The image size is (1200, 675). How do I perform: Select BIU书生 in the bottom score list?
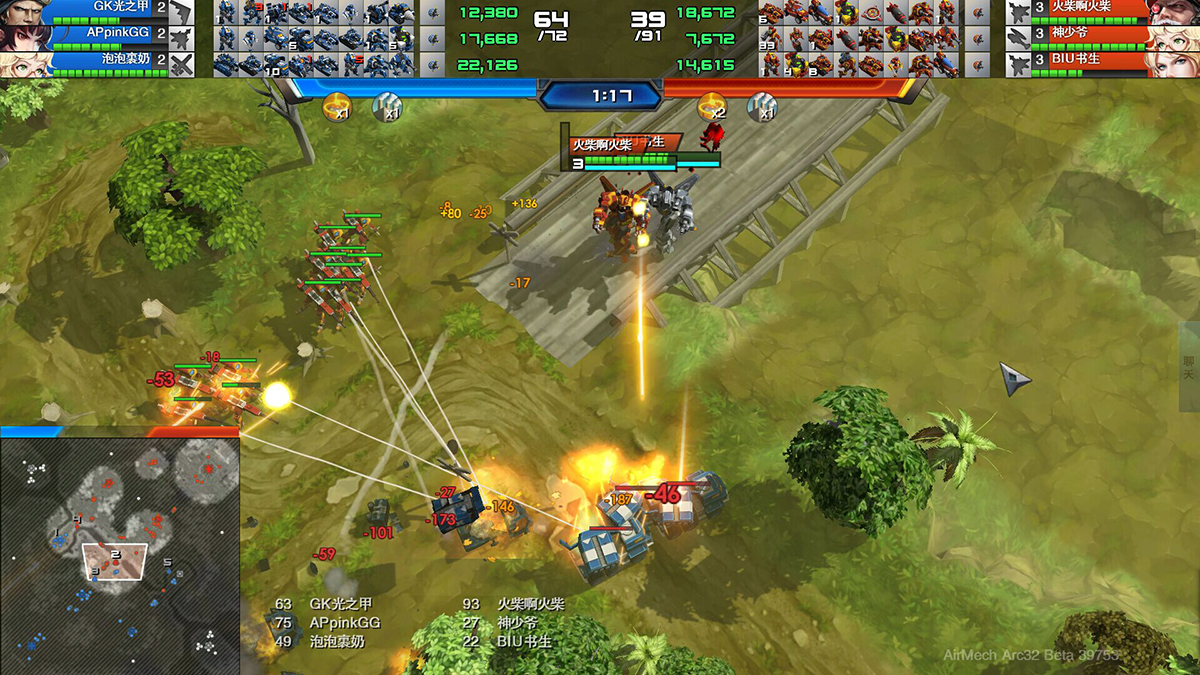524,641
